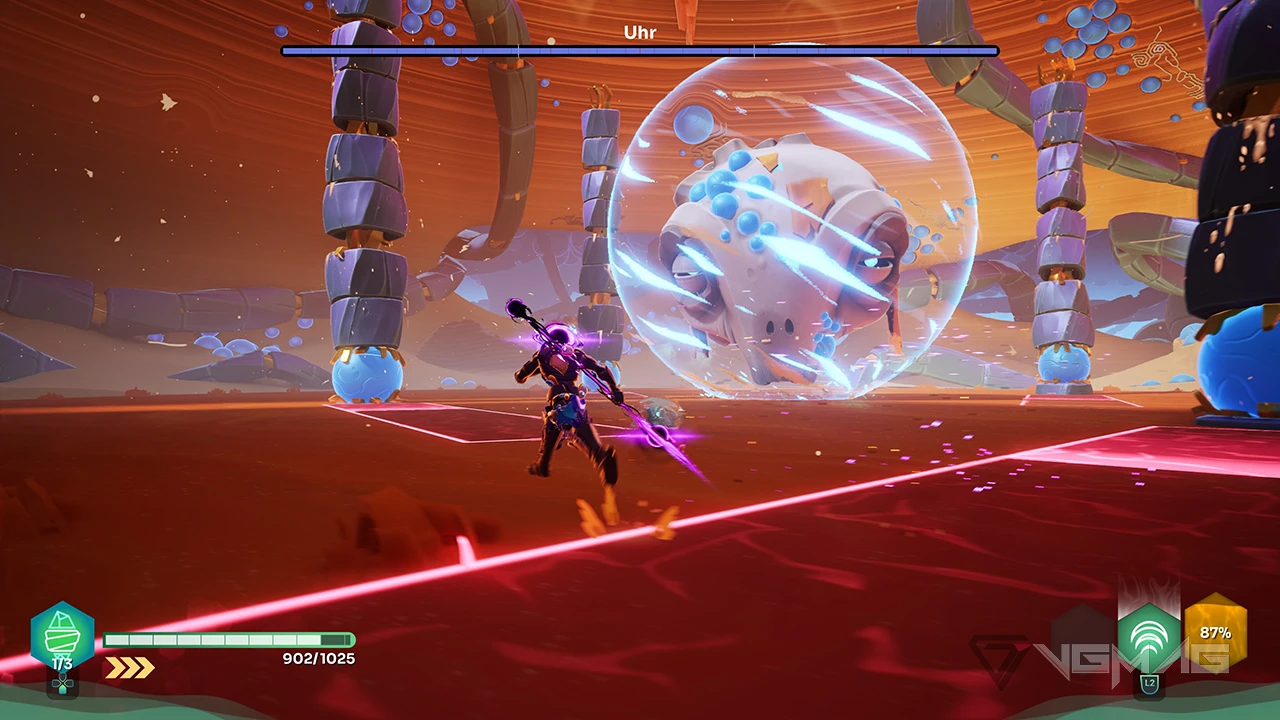Use the healing item hexagon showing 1/3

(x=62, y=636)
